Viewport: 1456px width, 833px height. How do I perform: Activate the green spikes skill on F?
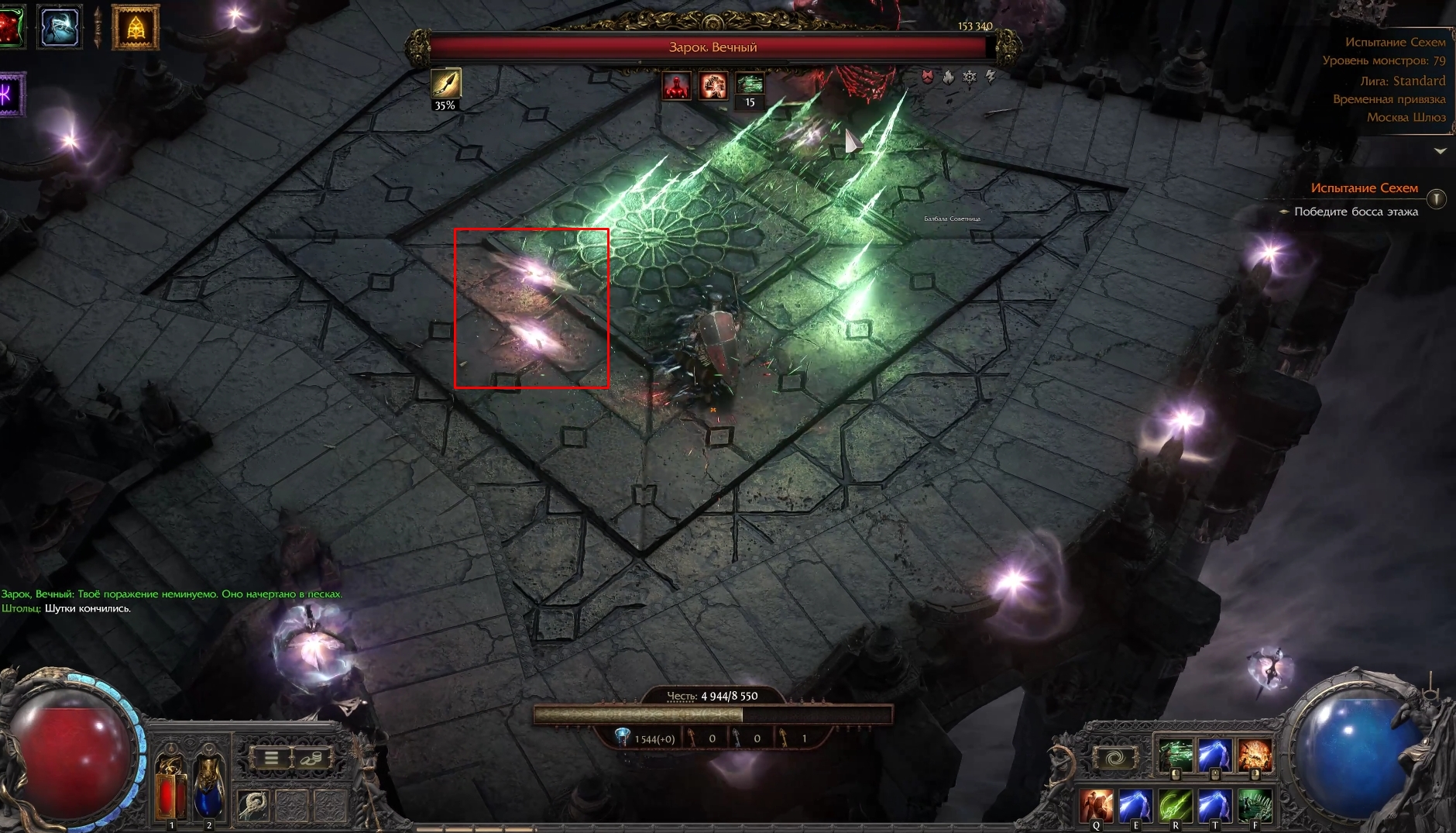click(x=1254, y=806)
